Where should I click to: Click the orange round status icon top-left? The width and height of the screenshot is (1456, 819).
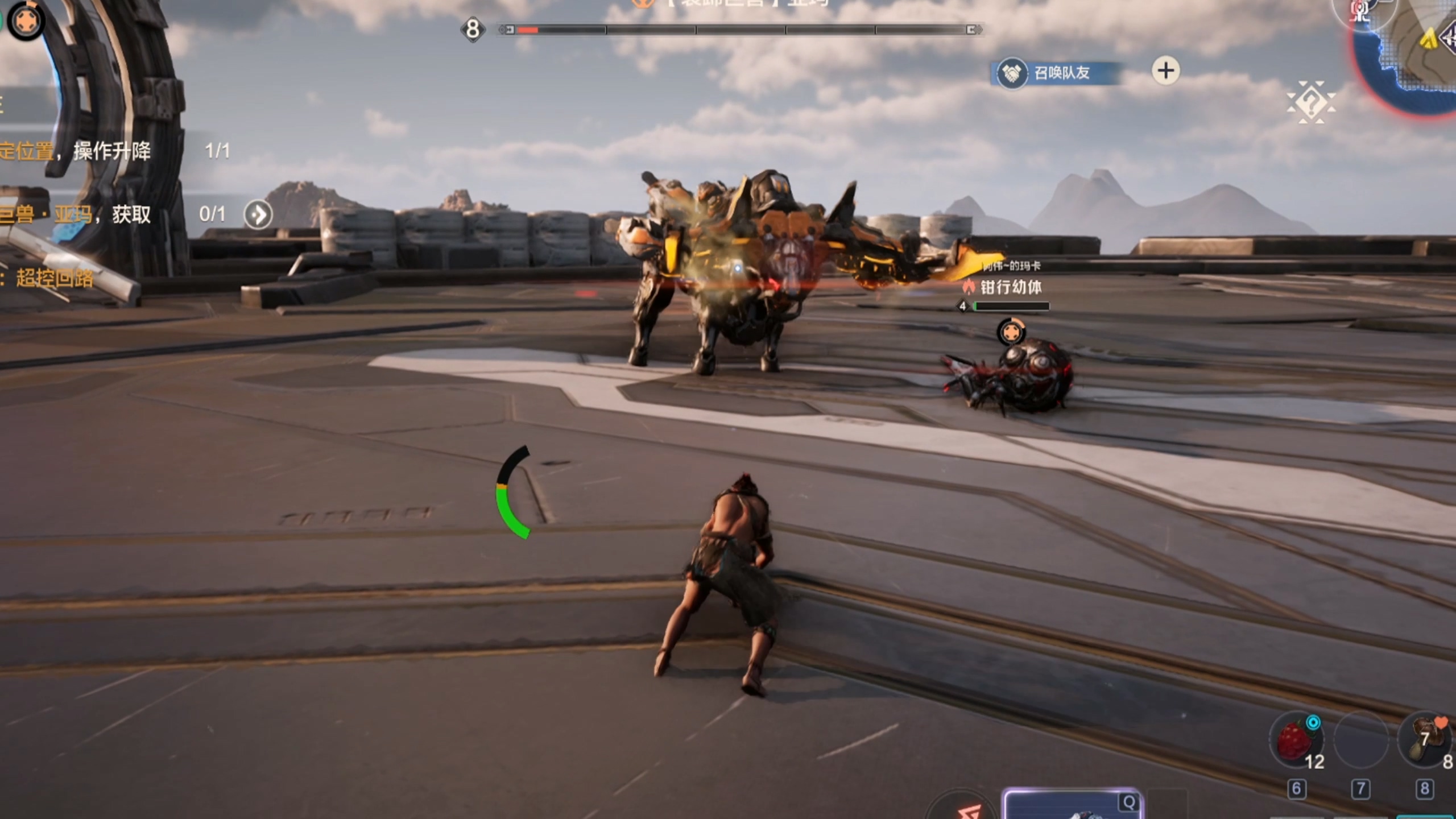[26, 22]
